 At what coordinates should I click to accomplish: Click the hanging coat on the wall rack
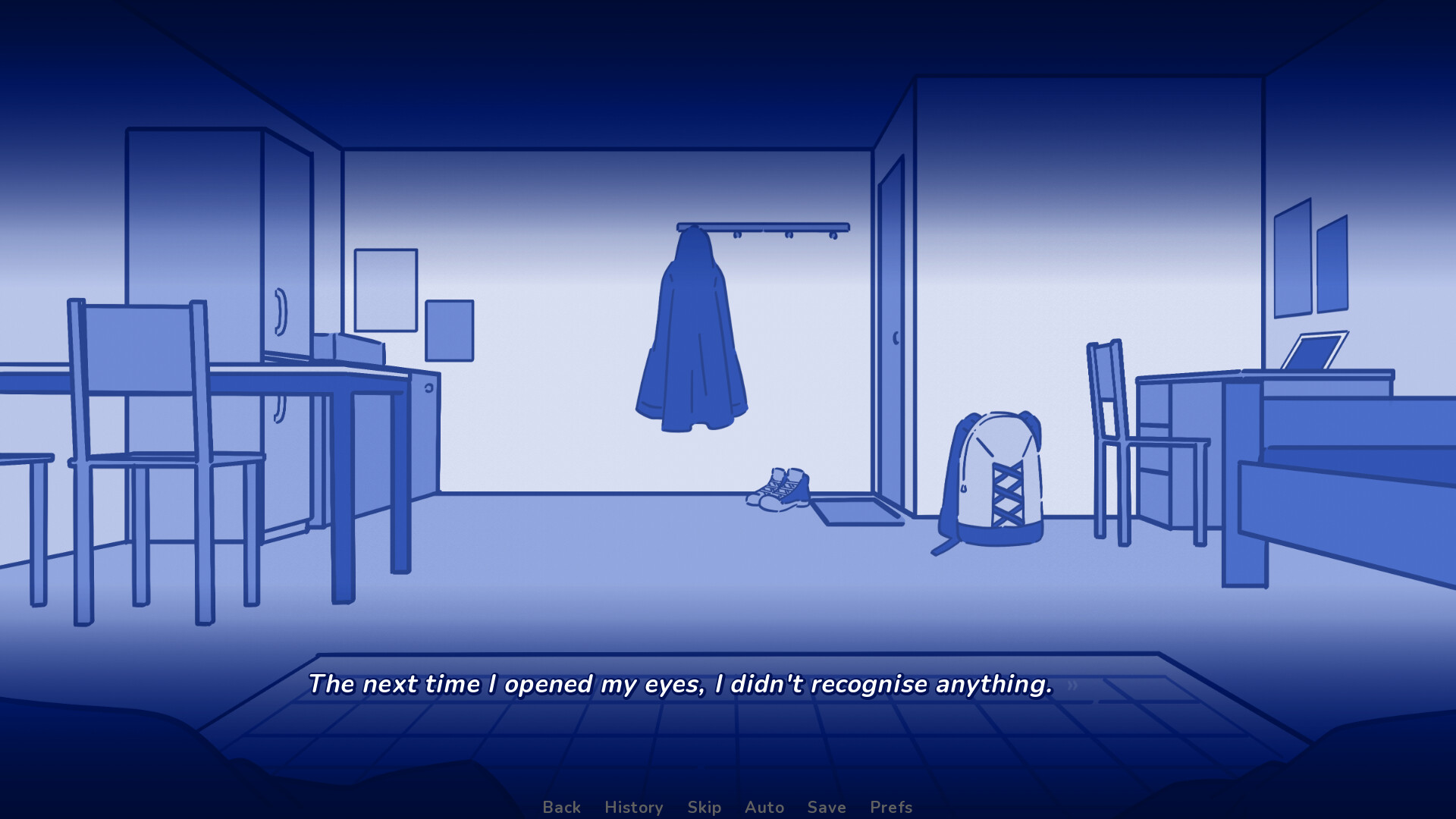point(692,334)
